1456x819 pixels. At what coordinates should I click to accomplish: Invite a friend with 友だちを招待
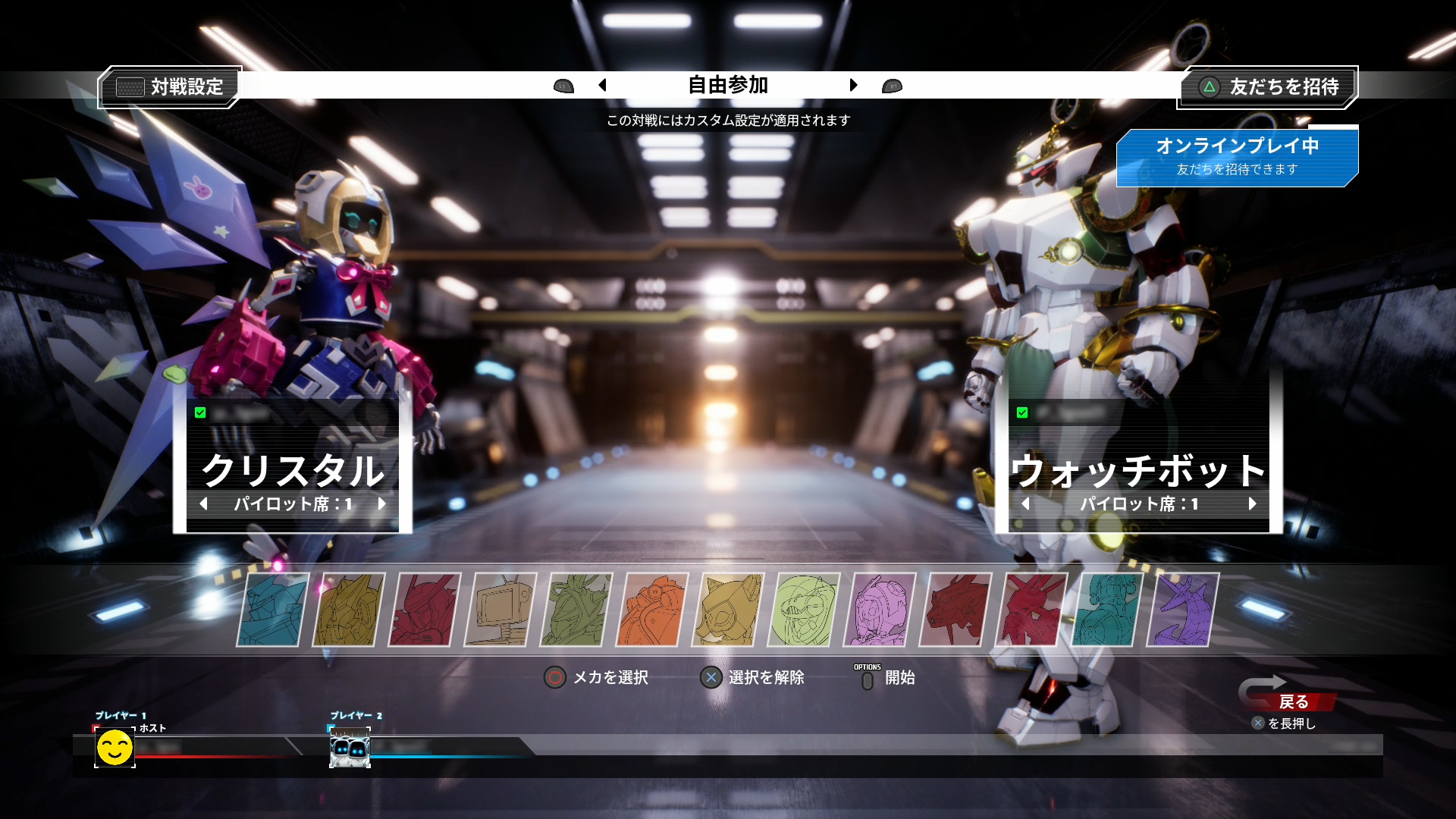[x=1268, y=87]
